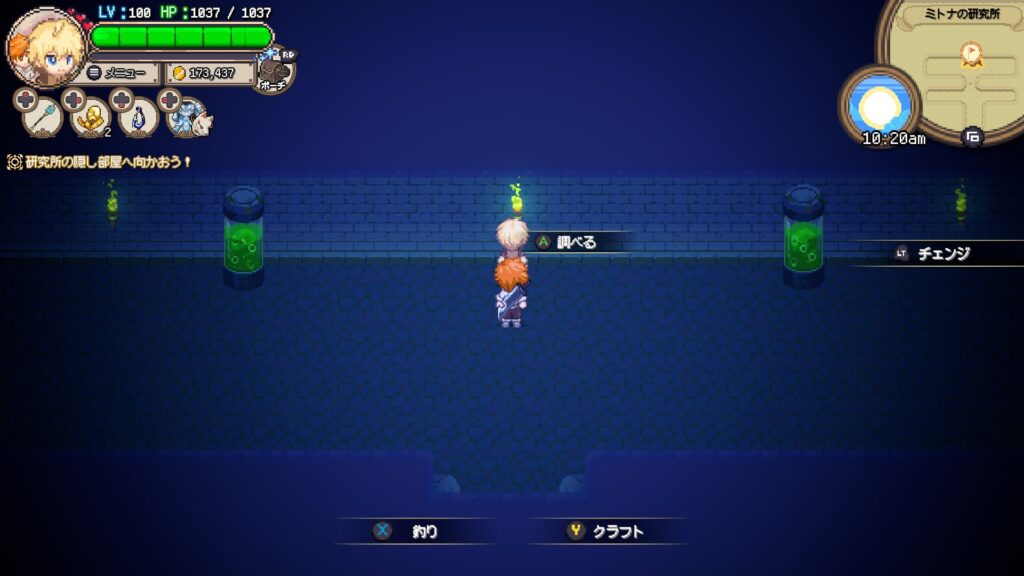Click the sun day-night clock icon
This screenshot has width=1024, height=576.
tap(879, 102)
